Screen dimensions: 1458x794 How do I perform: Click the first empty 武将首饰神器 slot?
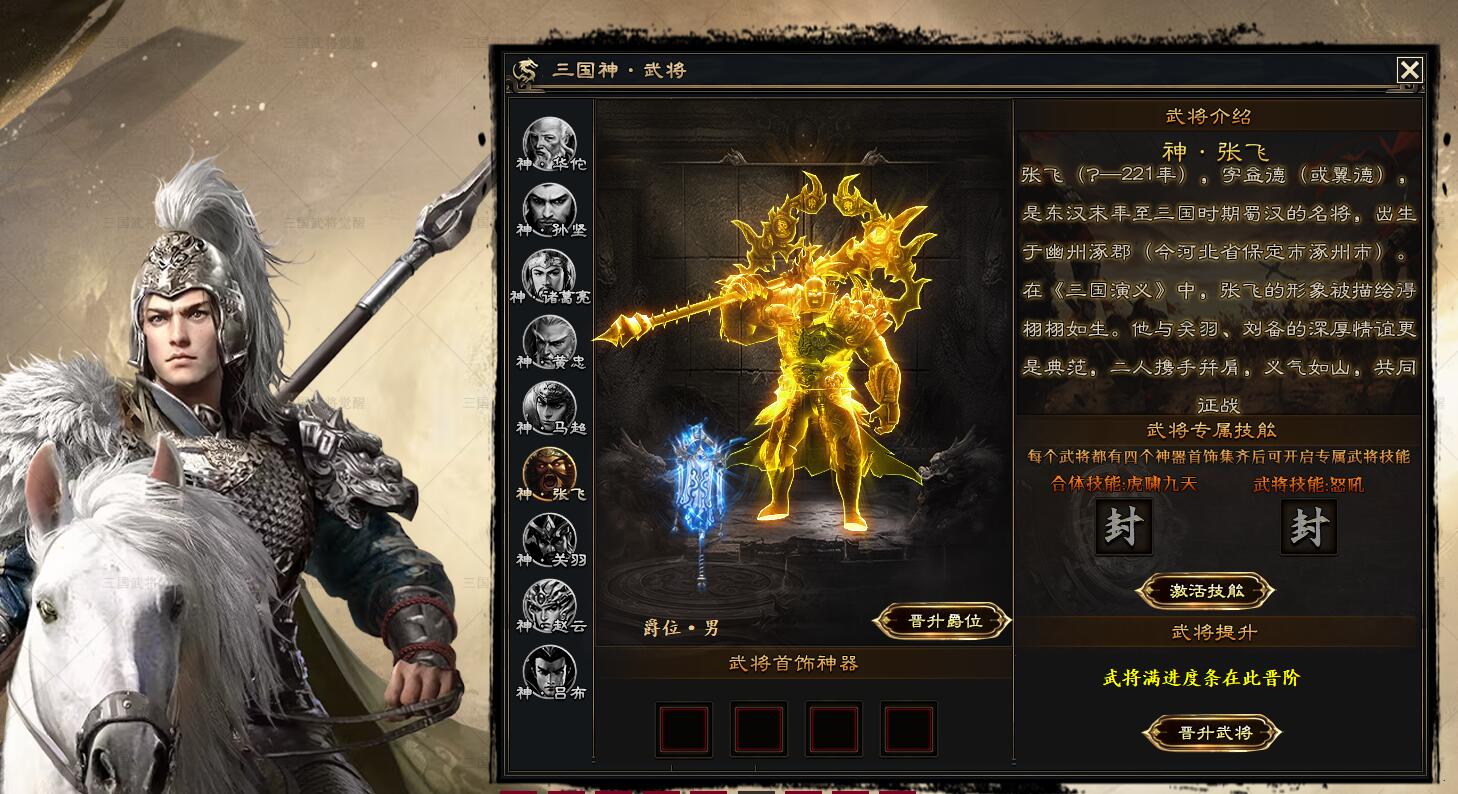point(684,730)
